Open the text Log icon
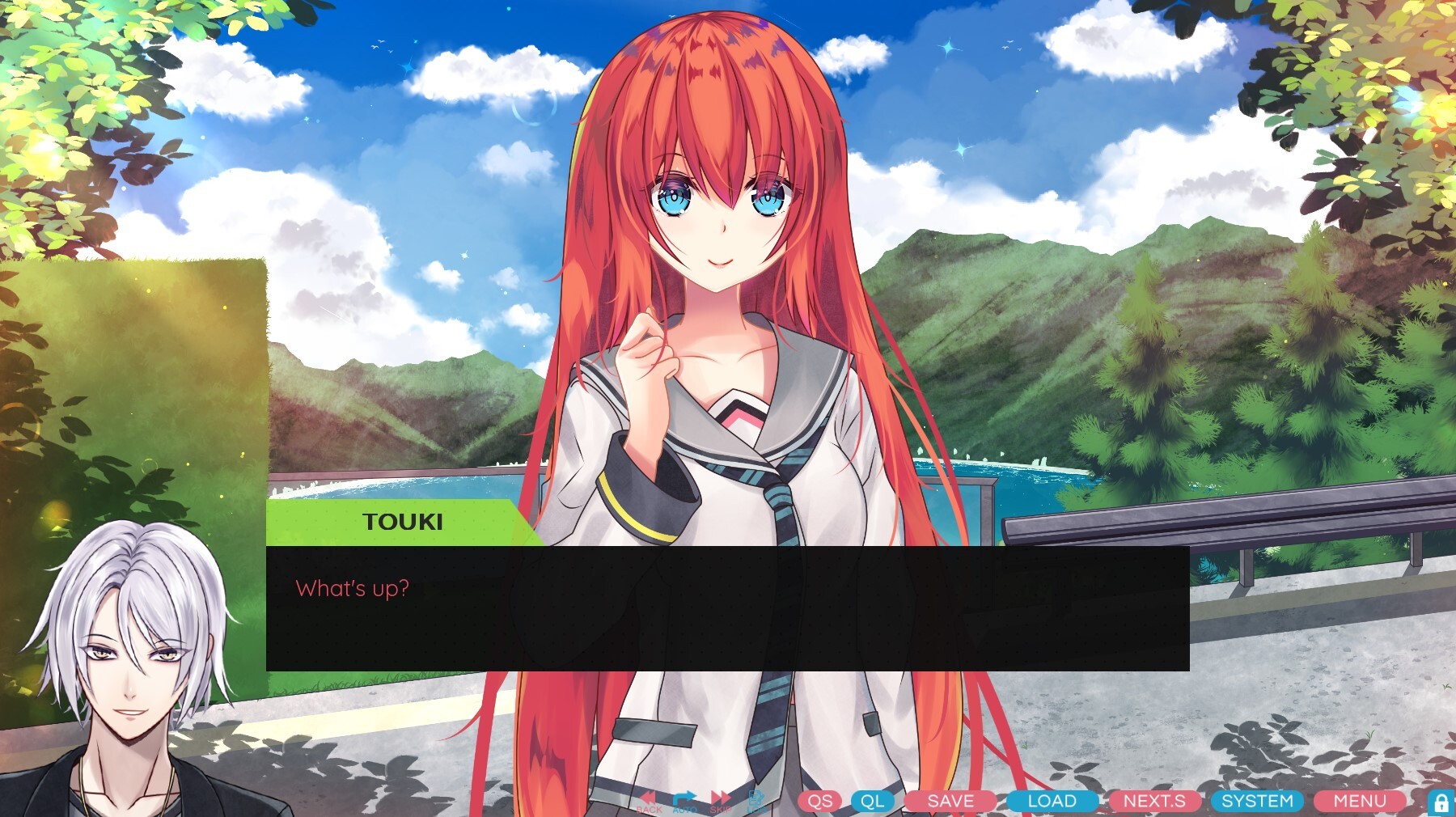1456x817 pixels. coord(753,798)
